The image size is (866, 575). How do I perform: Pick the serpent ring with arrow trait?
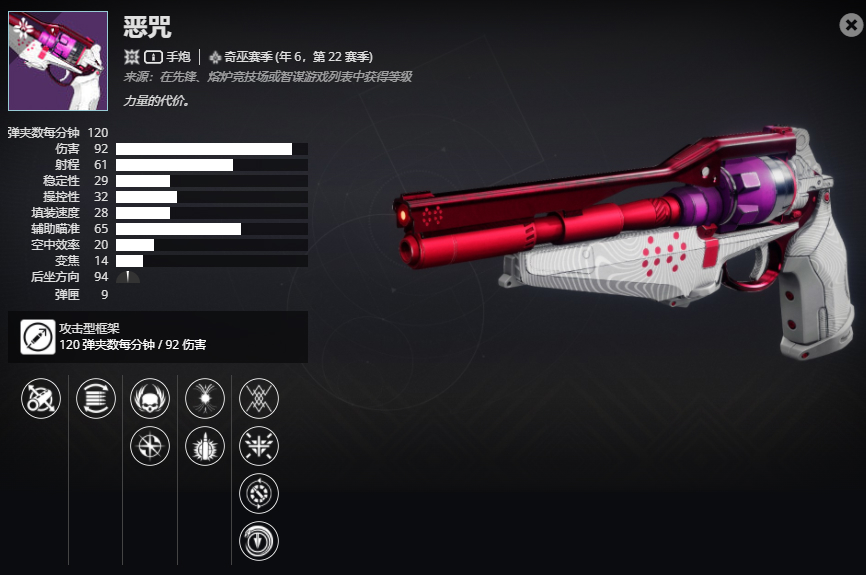click(260, 541)
